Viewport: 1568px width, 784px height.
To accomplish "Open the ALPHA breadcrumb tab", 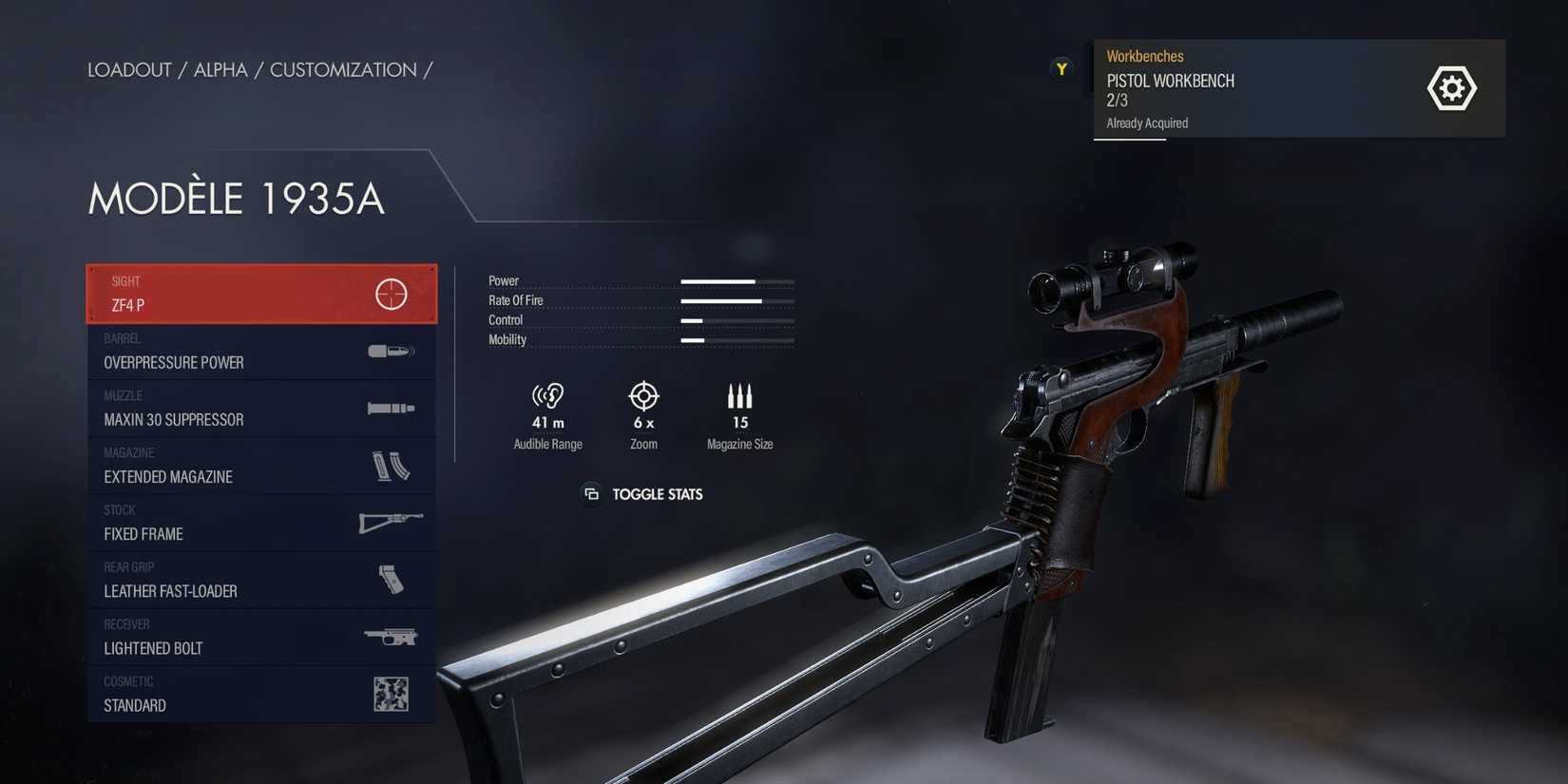I will (x=220, y=69).
